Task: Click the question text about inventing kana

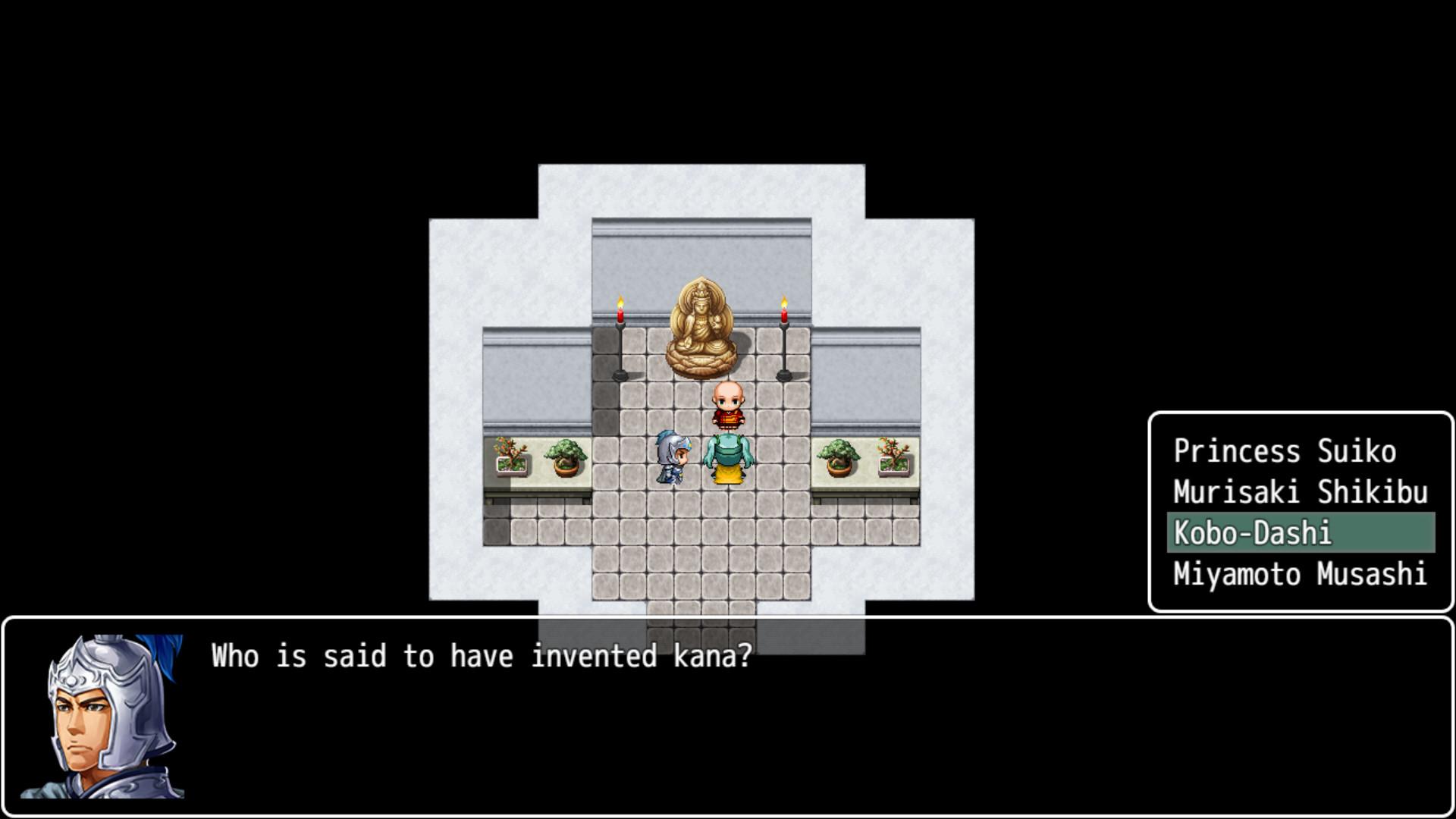Action: pyautogui.click(x=479, y=655)
